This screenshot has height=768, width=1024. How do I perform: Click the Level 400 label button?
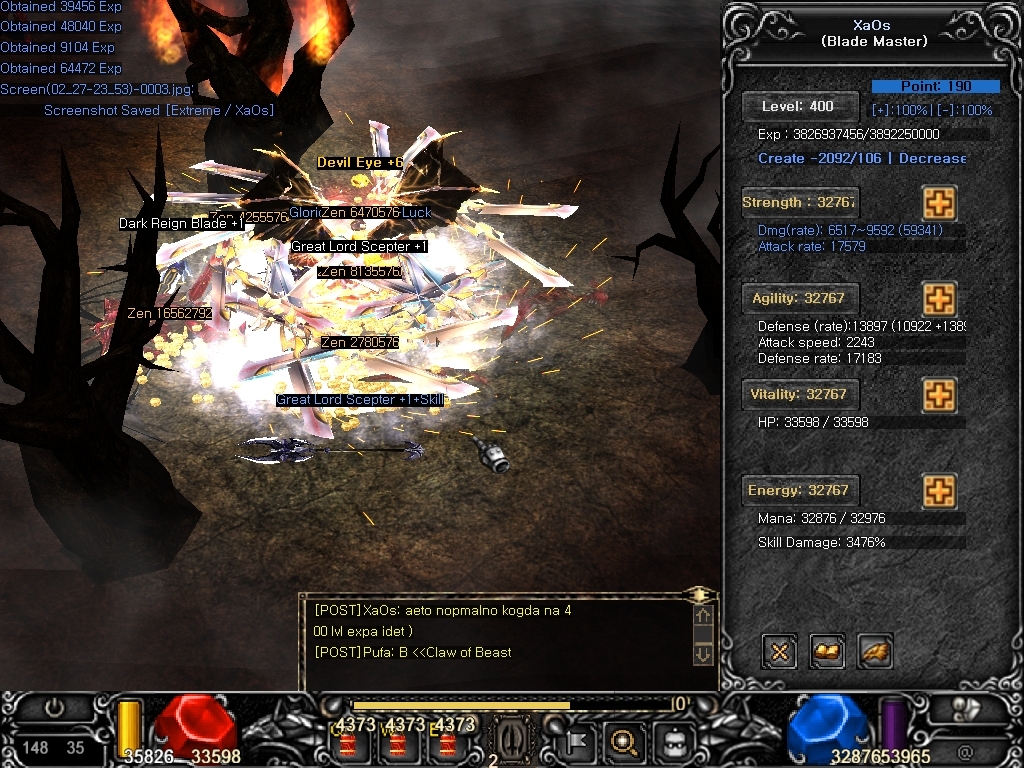coord(800,106)
